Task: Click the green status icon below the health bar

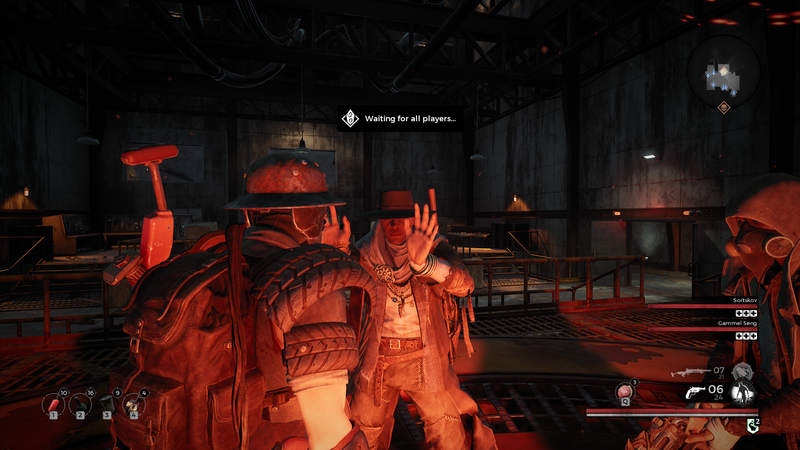Action: click(751, 425)
